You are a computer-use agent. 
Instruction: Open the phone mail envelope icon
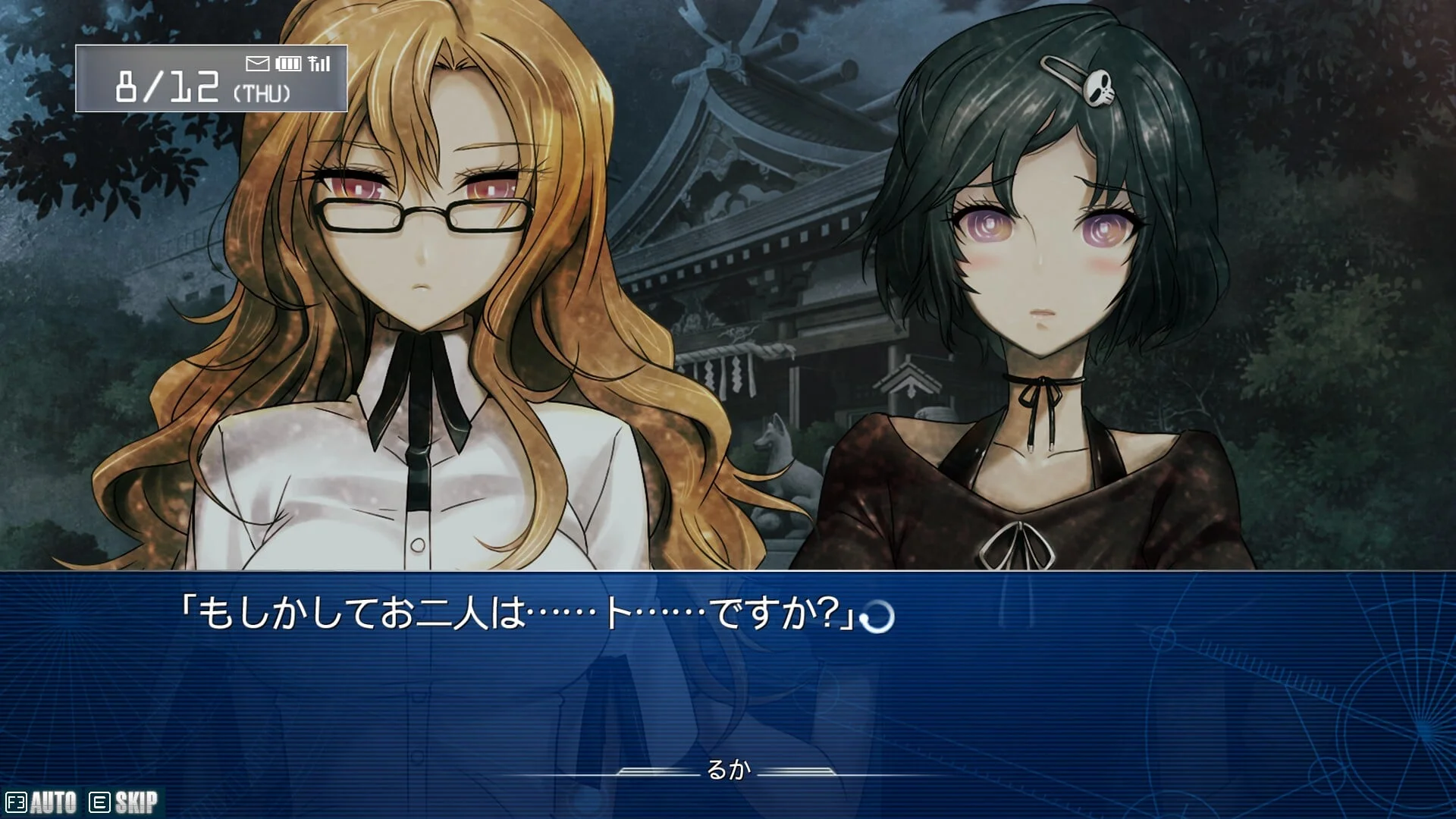(258, 64)
